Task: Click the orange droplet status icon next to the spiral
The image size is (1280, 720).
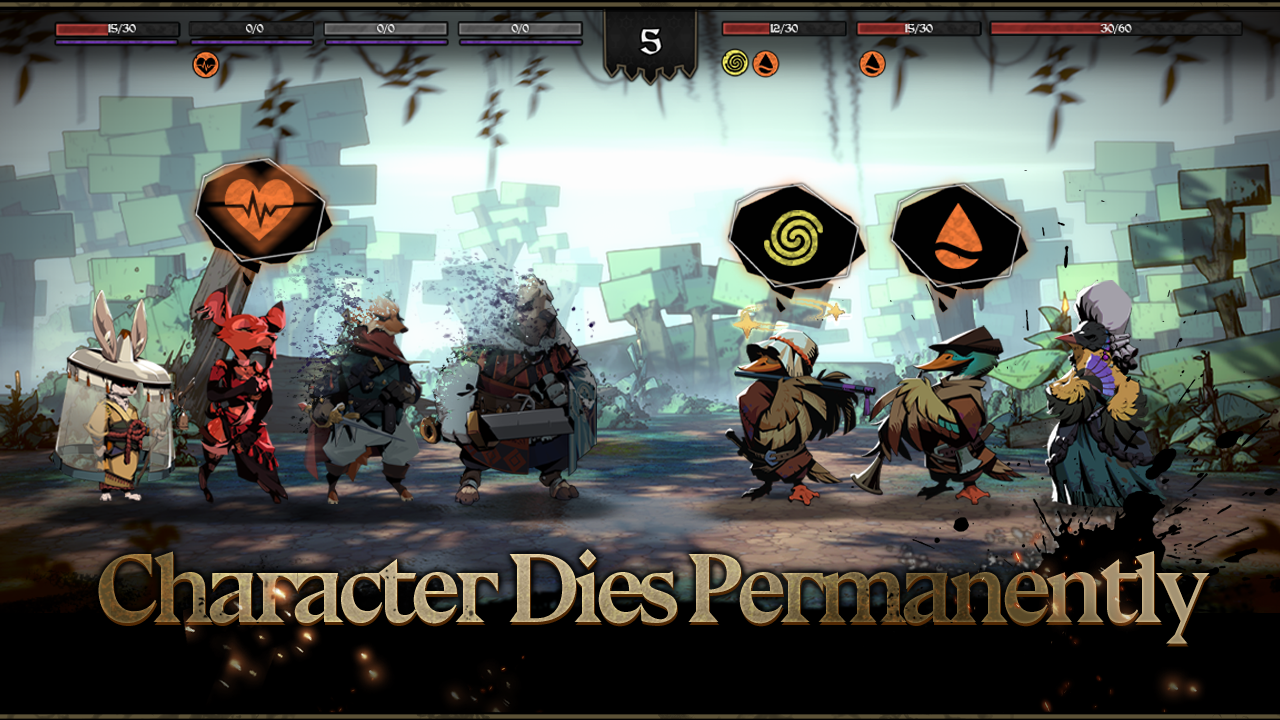Action: pyautogui.click(x=768, y=62)
